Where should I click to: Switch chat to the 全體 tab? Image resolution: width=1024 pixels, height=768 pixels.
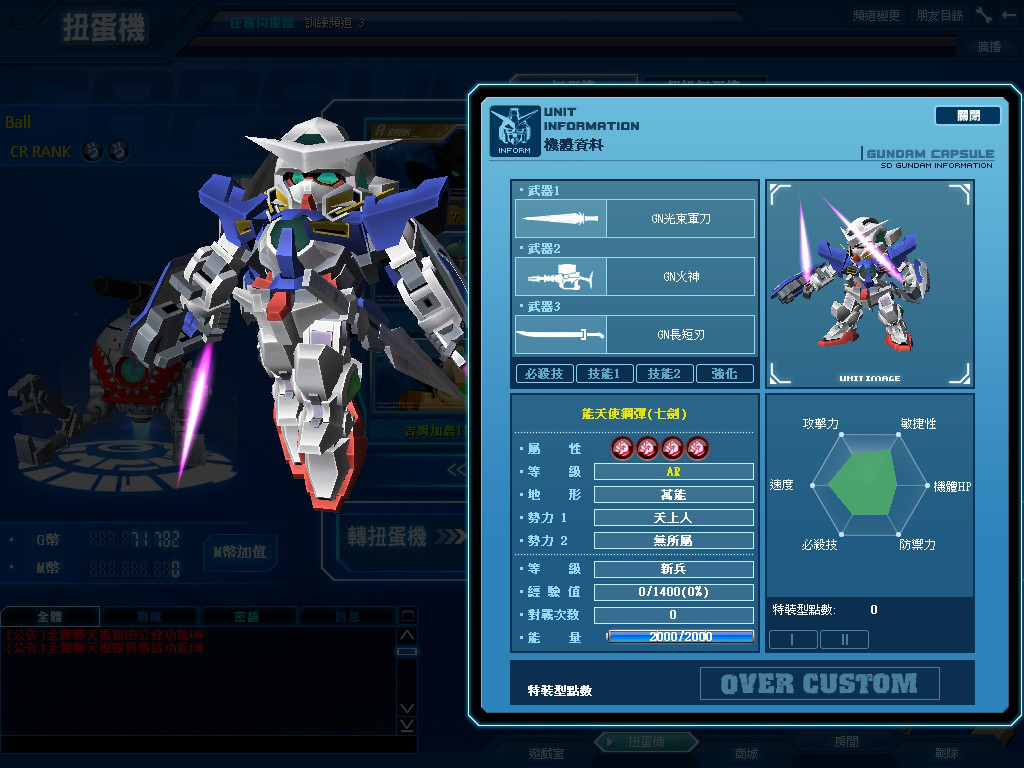[50, 617]
